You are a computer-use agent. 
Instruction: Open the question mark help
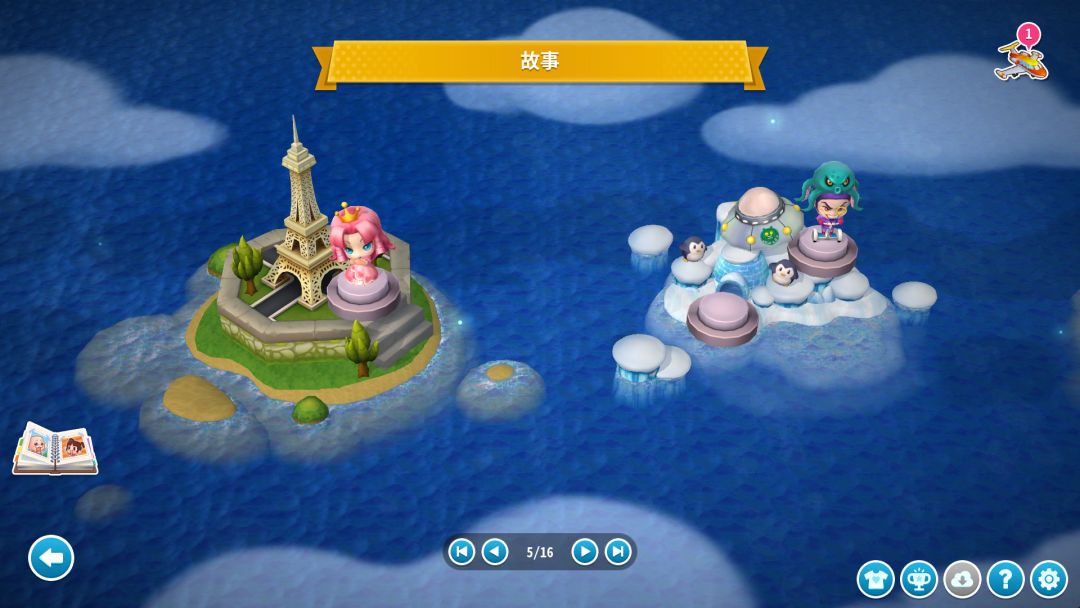tap(1005, 579)
